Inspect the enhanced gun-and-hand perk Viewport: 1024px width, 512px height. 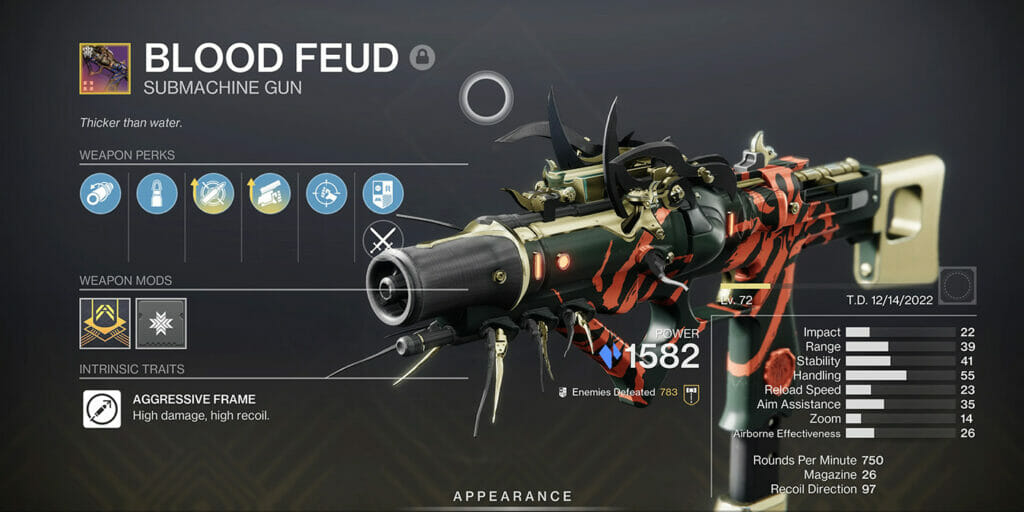[x=270, y=193]
